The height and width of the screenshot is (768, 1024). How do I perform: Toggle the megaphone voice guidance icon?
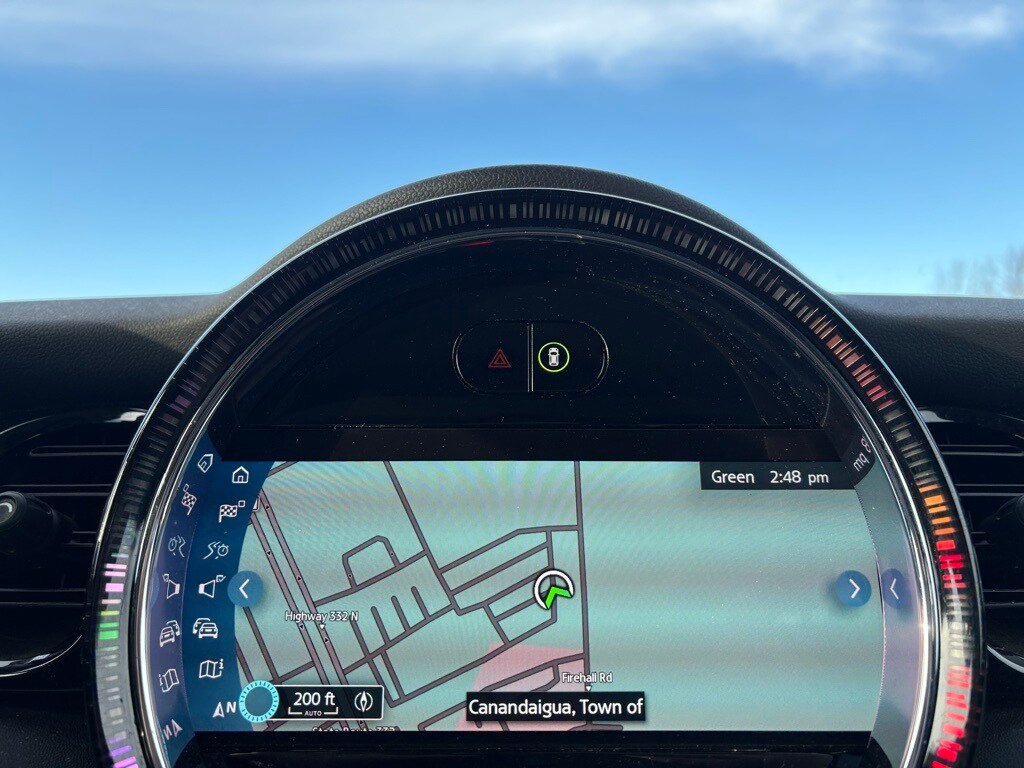click(209, 588)
